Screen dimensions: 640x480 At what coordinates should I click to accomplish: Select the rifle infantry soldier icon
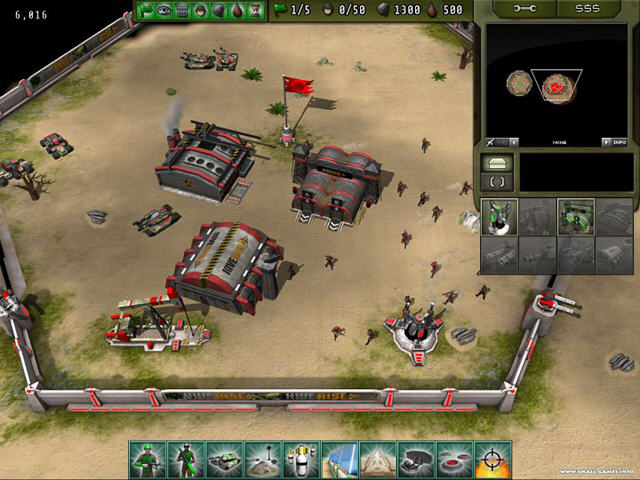point(148,459)
